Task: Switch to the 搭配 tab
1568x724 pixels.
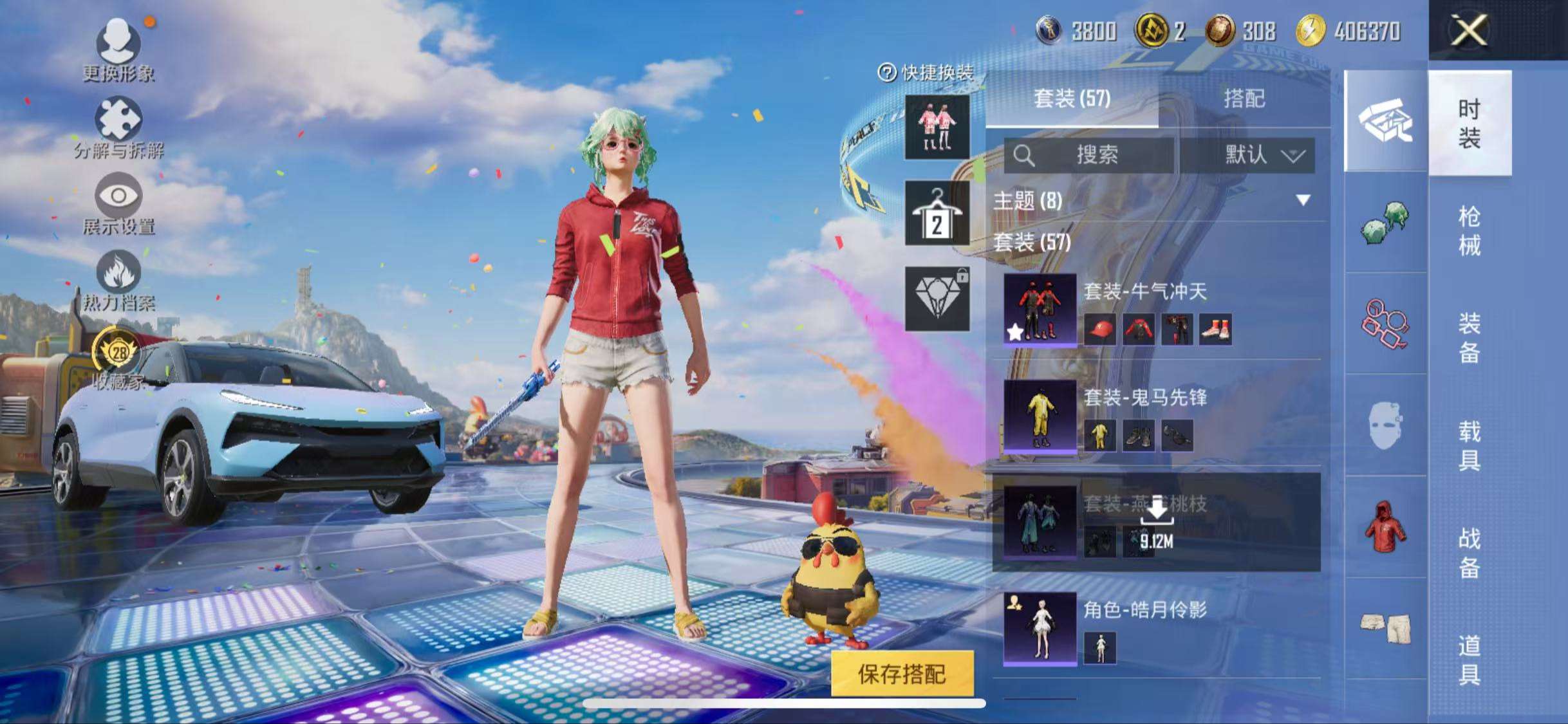Action: tap(1244, 98)
